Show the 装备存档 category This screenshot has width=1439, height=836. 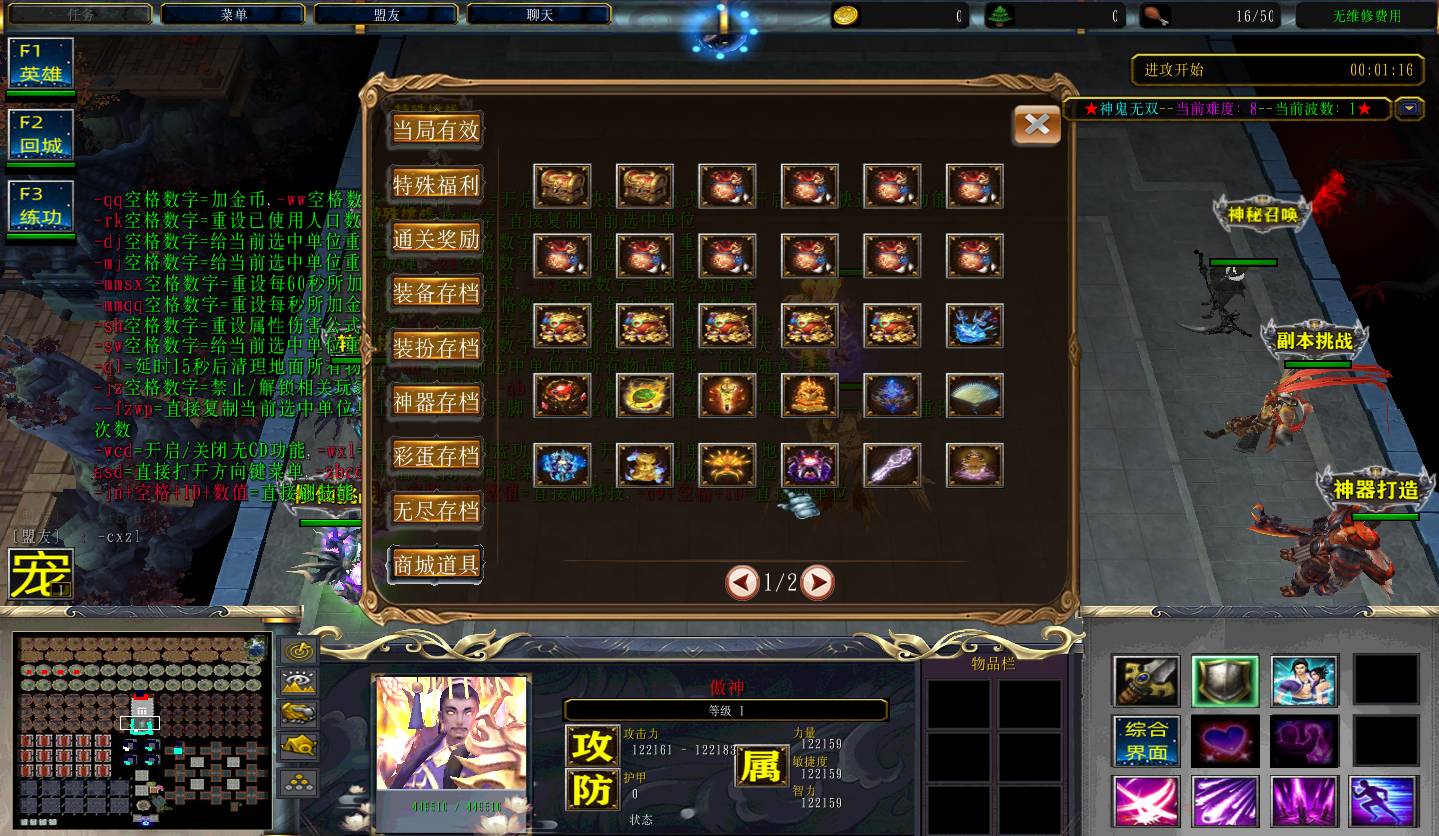click(436, 293)
